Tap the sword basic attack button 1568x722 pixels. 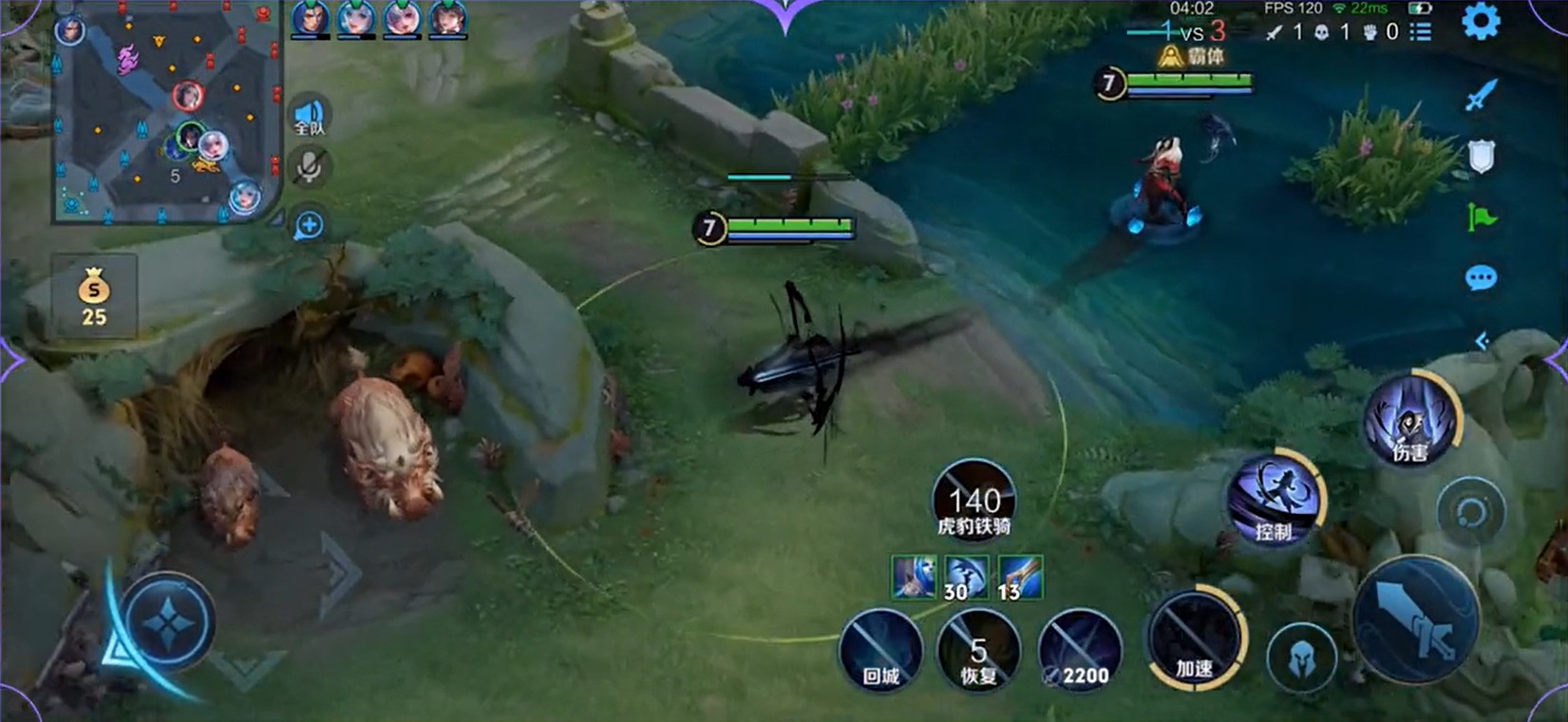click(1415, 618)
